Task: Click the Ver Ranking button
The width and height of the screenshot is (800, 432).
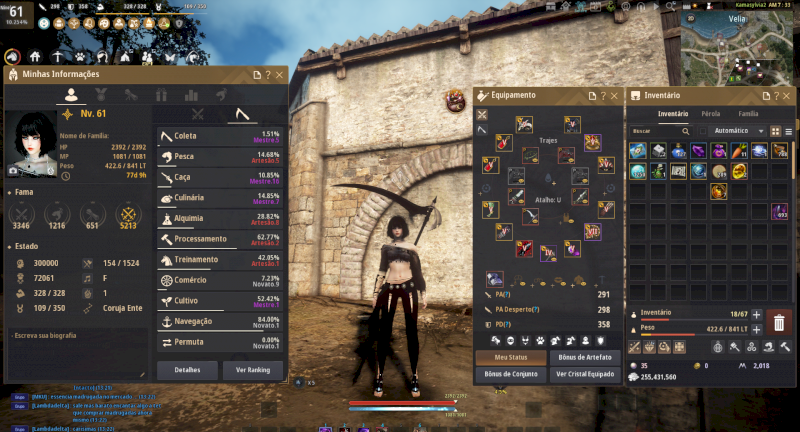Action: 252,369
